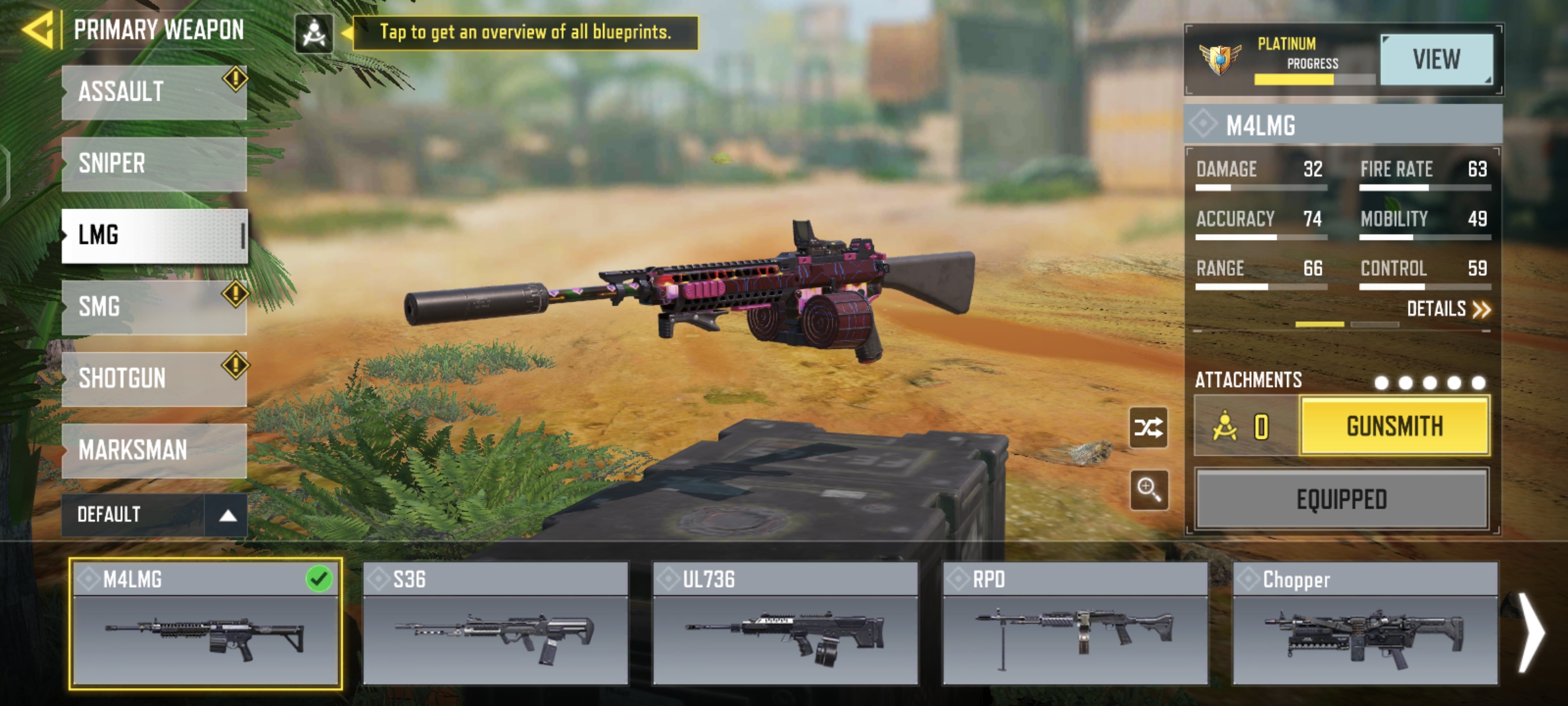Image resolution: width=1568 pixels, height=706 pixels.
Task: Select the Chopper weapon card
Action: [1365, 624]
